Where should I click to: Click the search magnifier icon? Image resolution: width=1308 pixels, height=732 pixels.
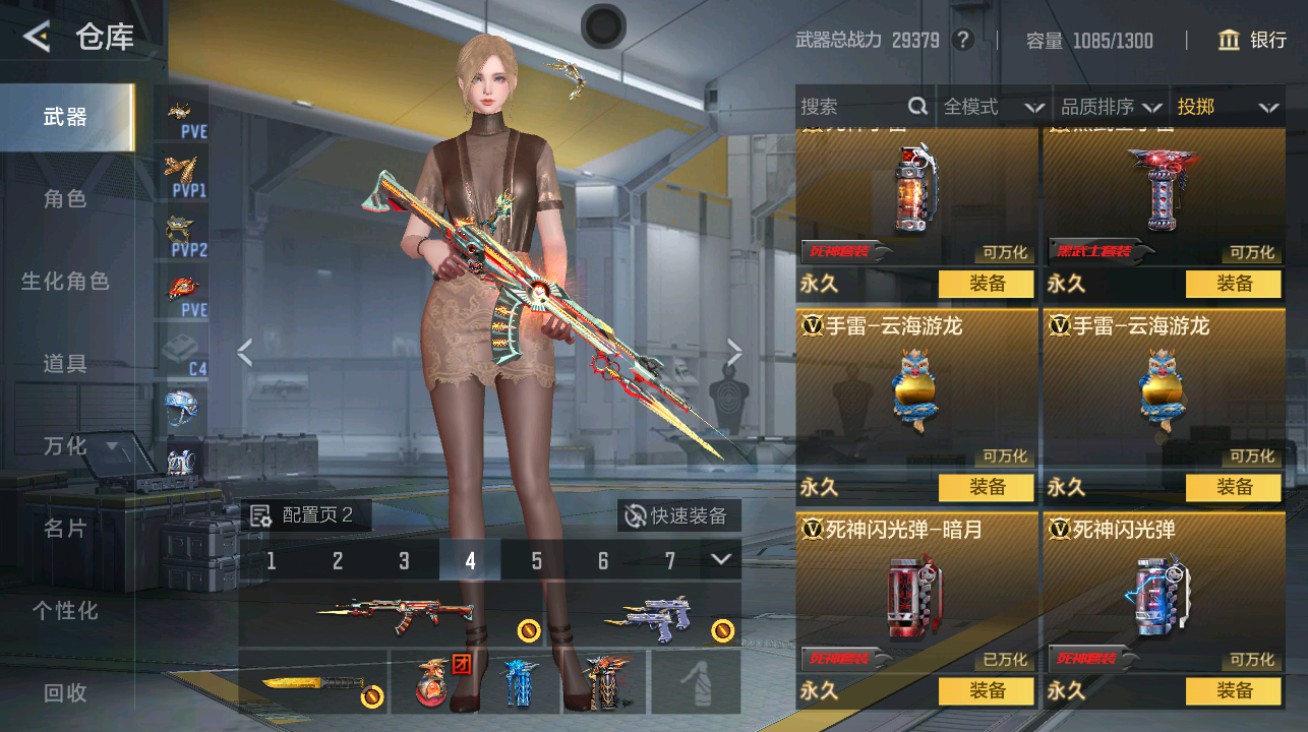(x=916, y=106)
